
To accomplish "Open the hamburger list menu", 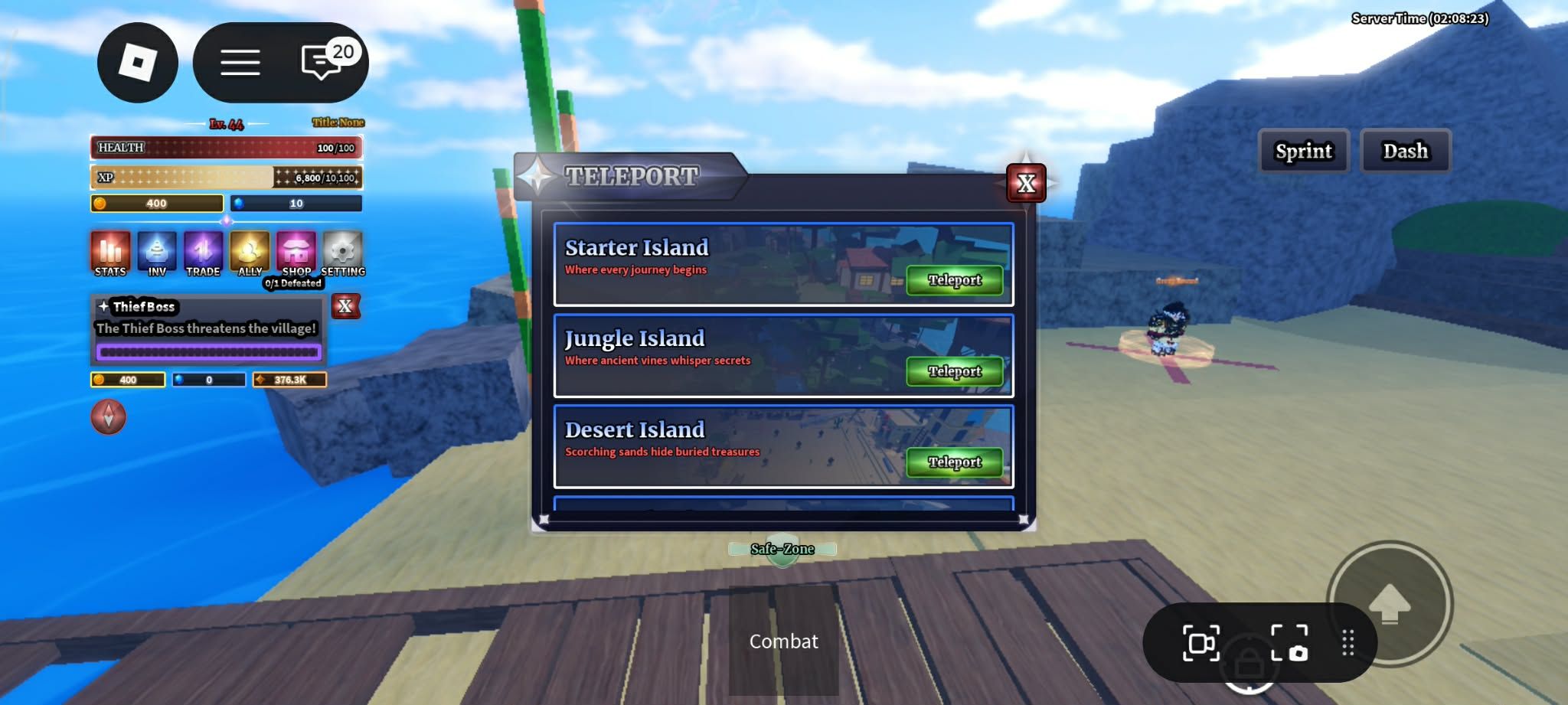I will point(240,63).
